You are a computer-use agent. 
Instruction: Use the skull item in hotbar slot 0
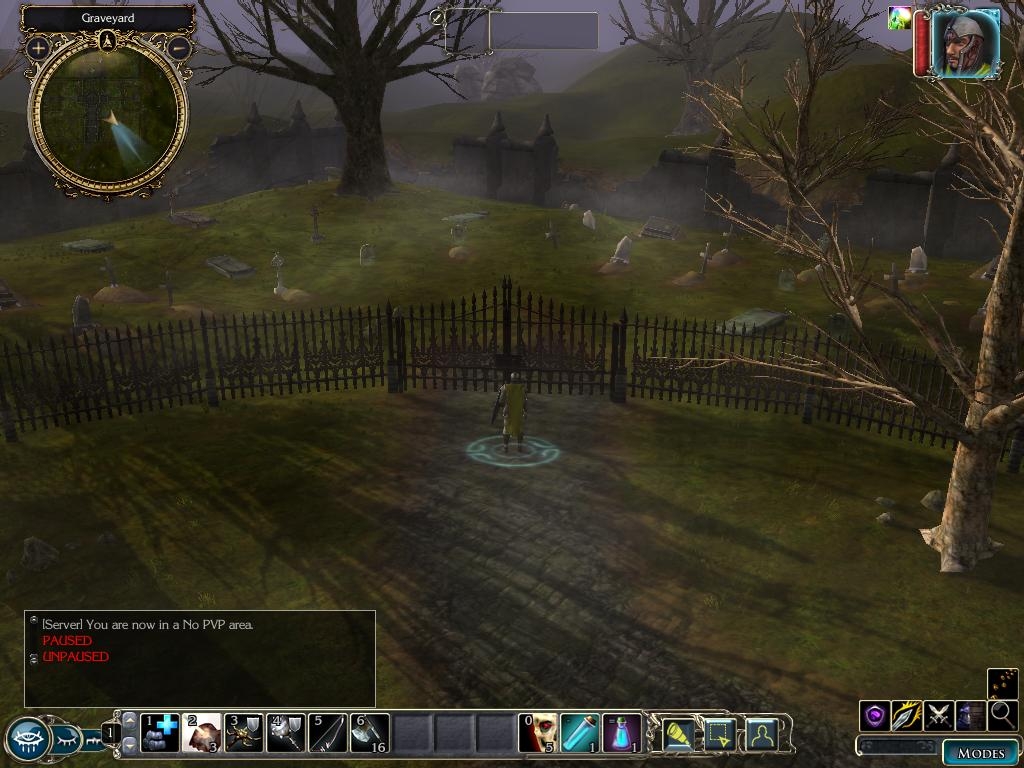tap(538, 733)
